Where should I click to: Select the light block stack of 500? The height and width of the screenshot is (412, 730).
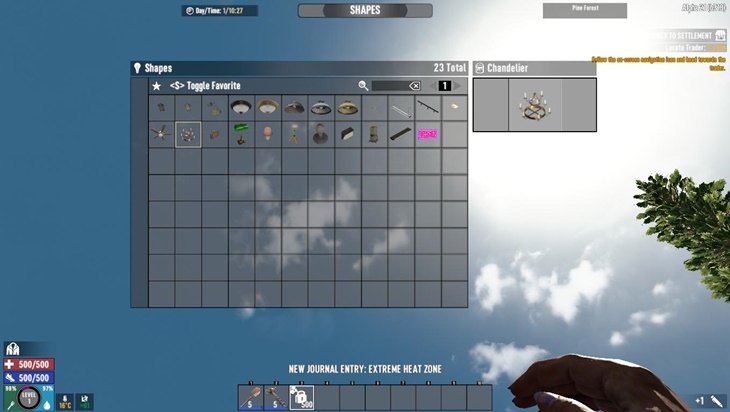[302, 397]
